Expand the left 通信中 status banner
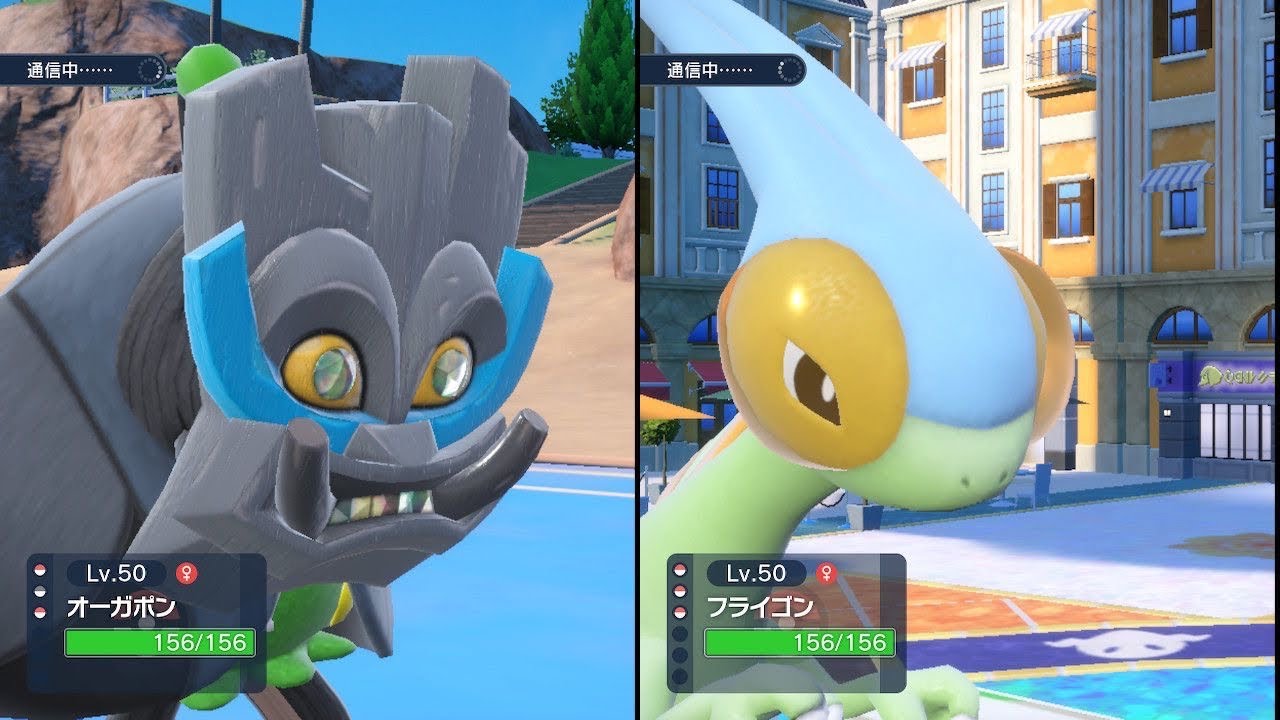 pos(80,70)
